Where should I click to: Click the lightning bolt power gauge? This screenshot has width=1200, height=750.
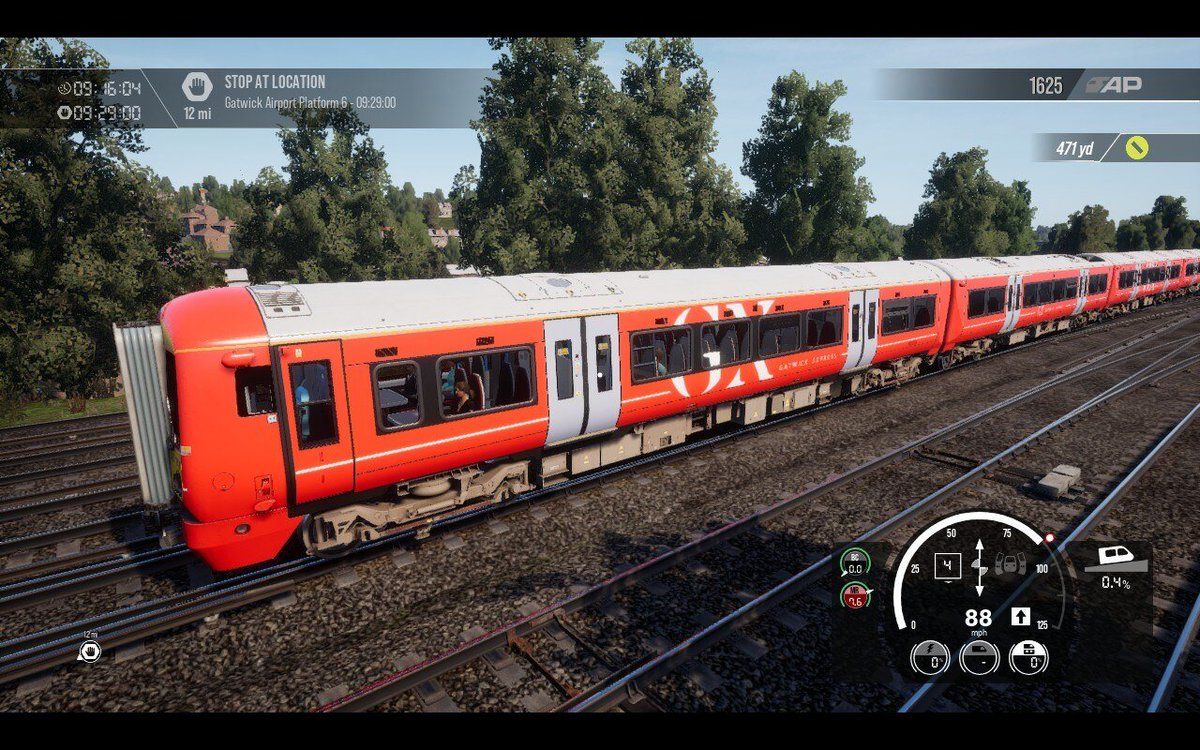930,657
